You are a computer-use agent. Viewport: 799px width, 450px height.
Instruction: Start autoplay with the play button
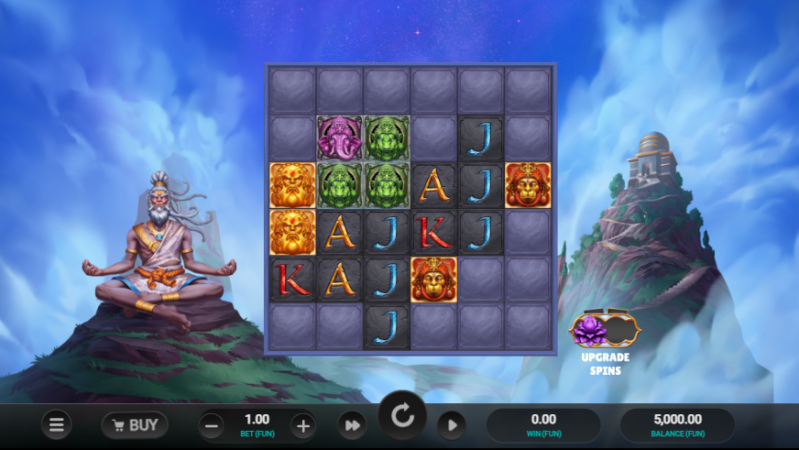[451, 425]
